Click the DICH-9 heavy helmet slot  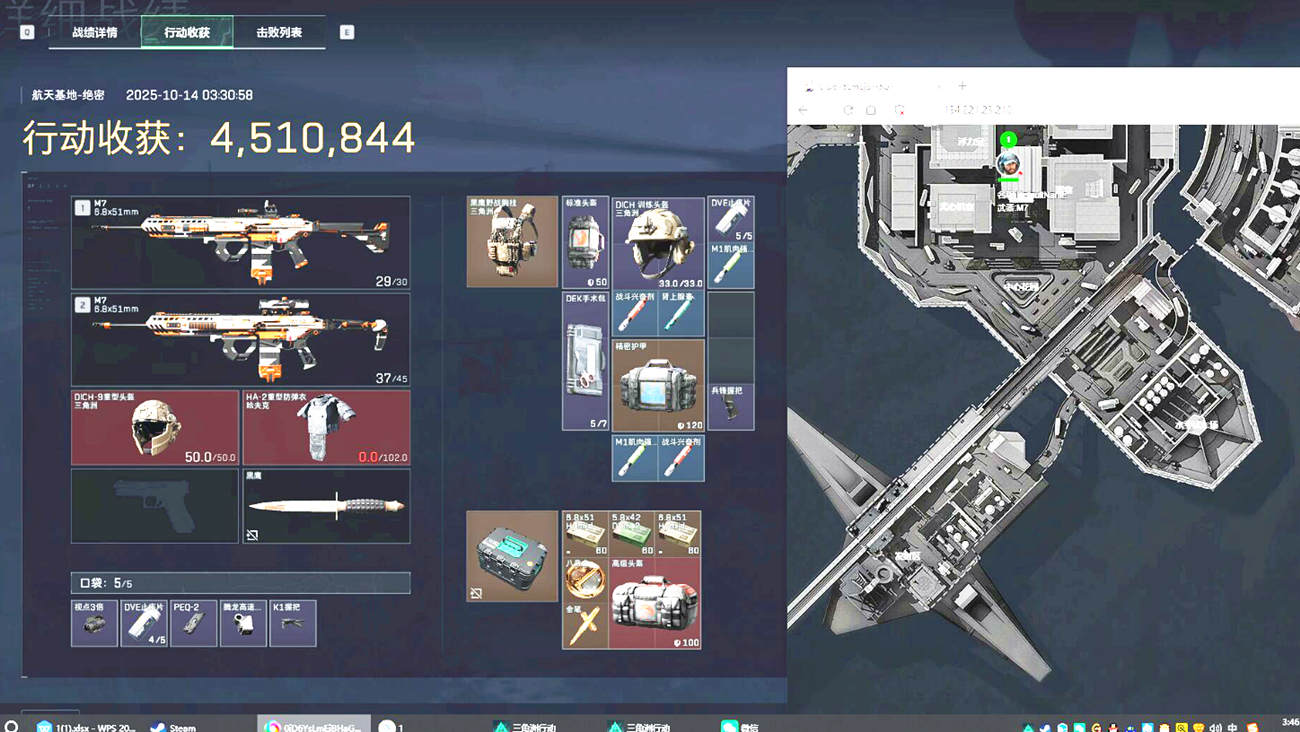point(155,427)
